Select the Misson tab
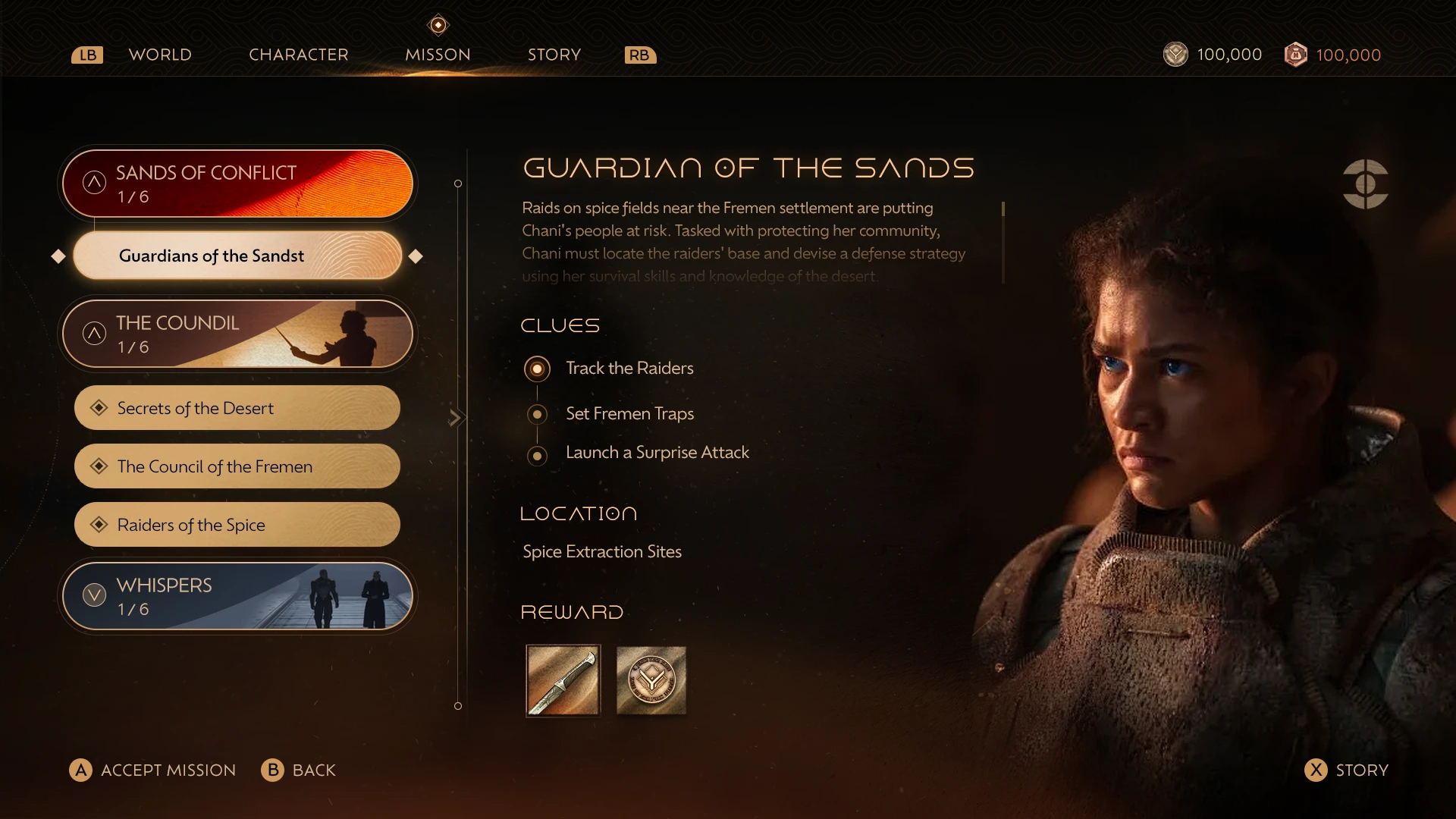Image resolution: width=1456 pixels, height=819 pixels. pyautogui.click(x=438, y=55)
